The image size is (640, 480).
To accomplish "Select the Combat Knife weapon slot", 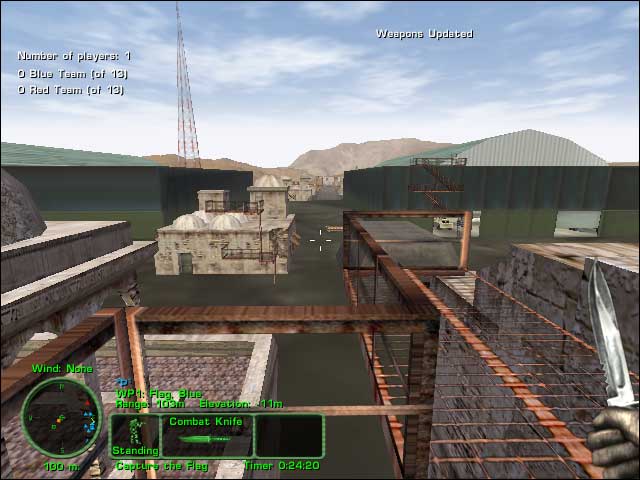I will pos(207,435).
